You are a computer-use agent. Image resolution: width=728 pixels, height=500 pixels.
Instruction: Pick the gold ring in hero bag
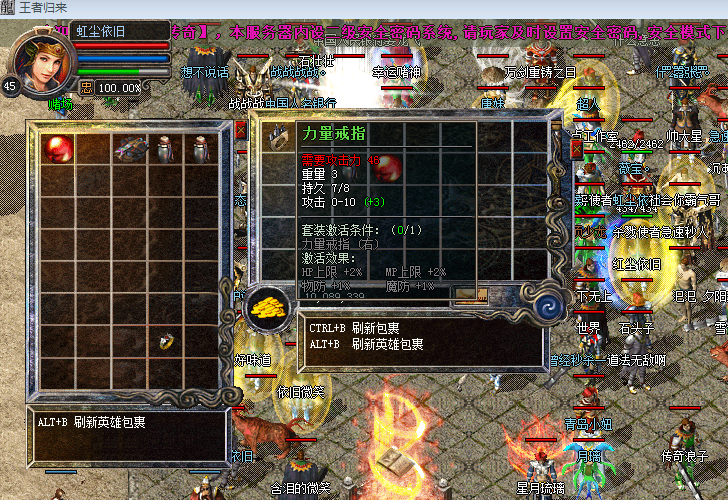click(167, 341)
